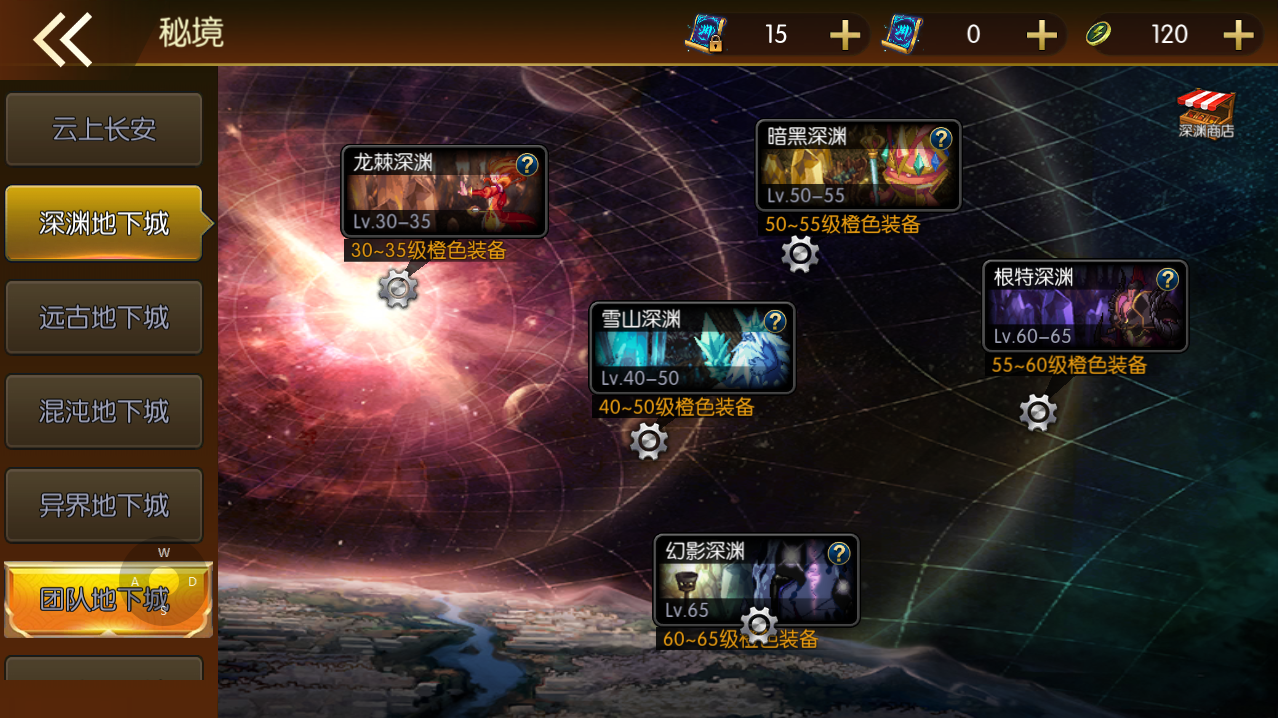The height and width of the screenshot is (718, 1278).
Task: Add more green coin currency
Action: (1239, 35)
